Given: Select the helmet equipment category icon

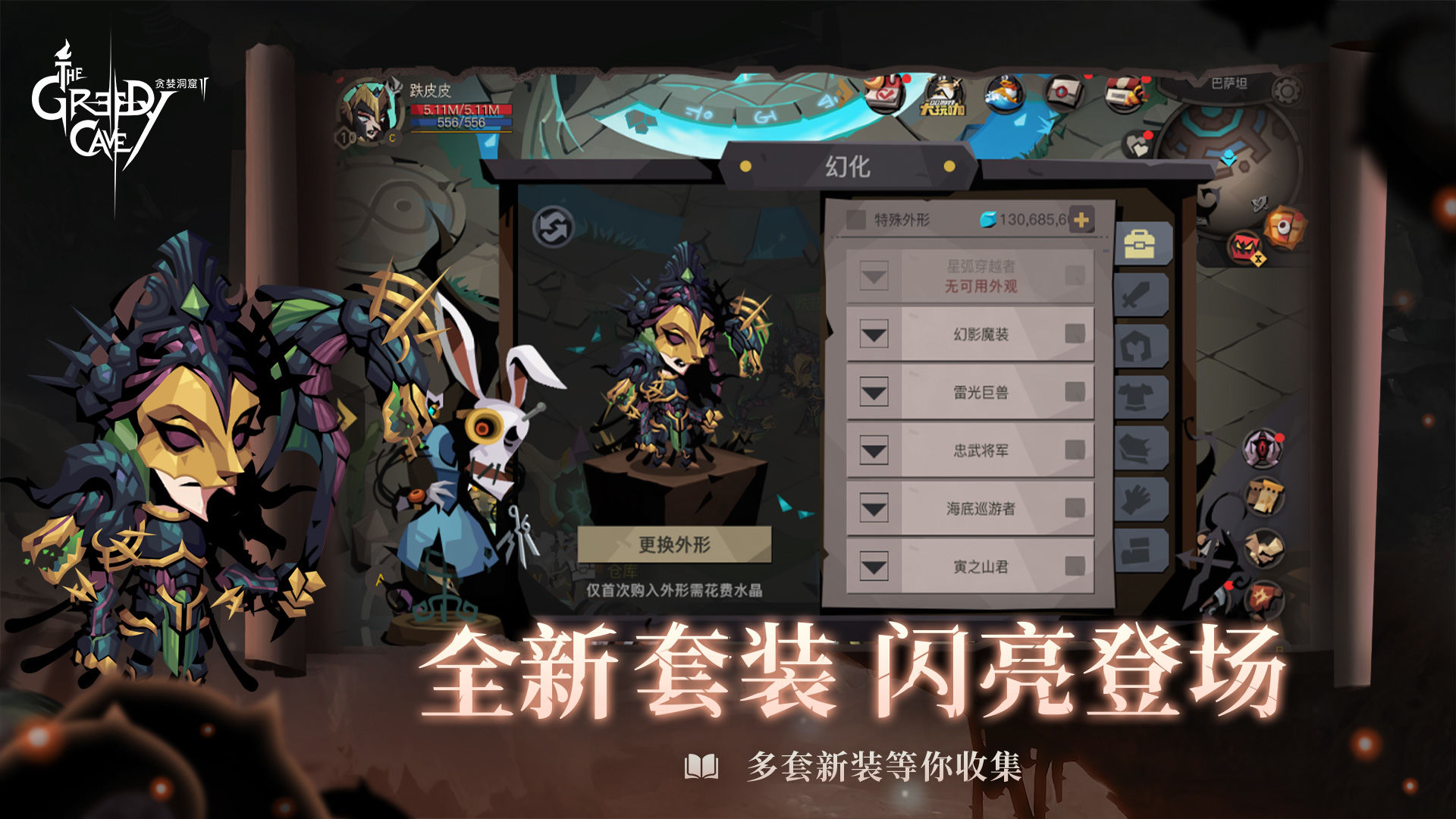Looking at the screenshot, I should point(1141,346).
